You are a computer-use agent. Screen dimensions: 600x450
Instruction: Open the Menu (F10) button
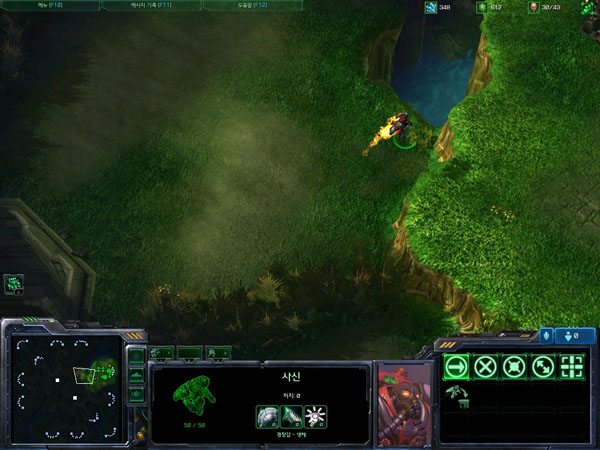click(x=48, y=6)
